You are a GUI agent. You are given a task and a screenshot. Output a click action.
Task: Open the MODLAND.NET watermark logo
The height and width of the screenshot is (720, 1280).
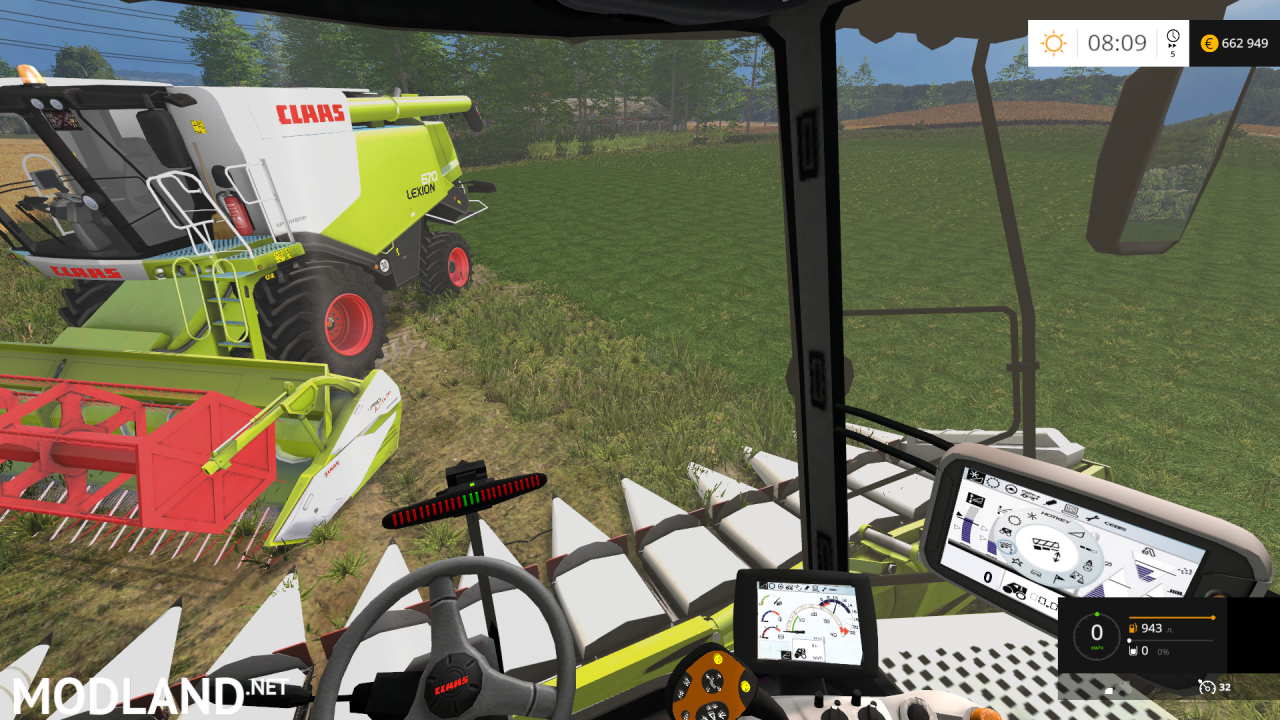click(150, 694)
